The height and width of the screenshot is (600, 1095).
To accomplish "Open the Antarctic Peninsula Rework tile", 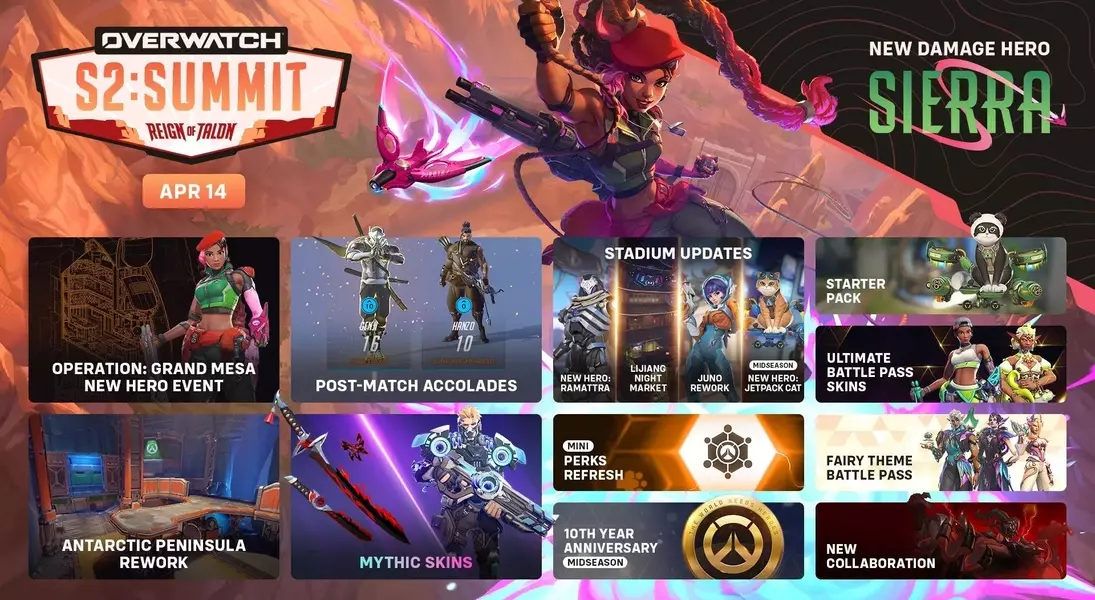I will tap(153, 496).
